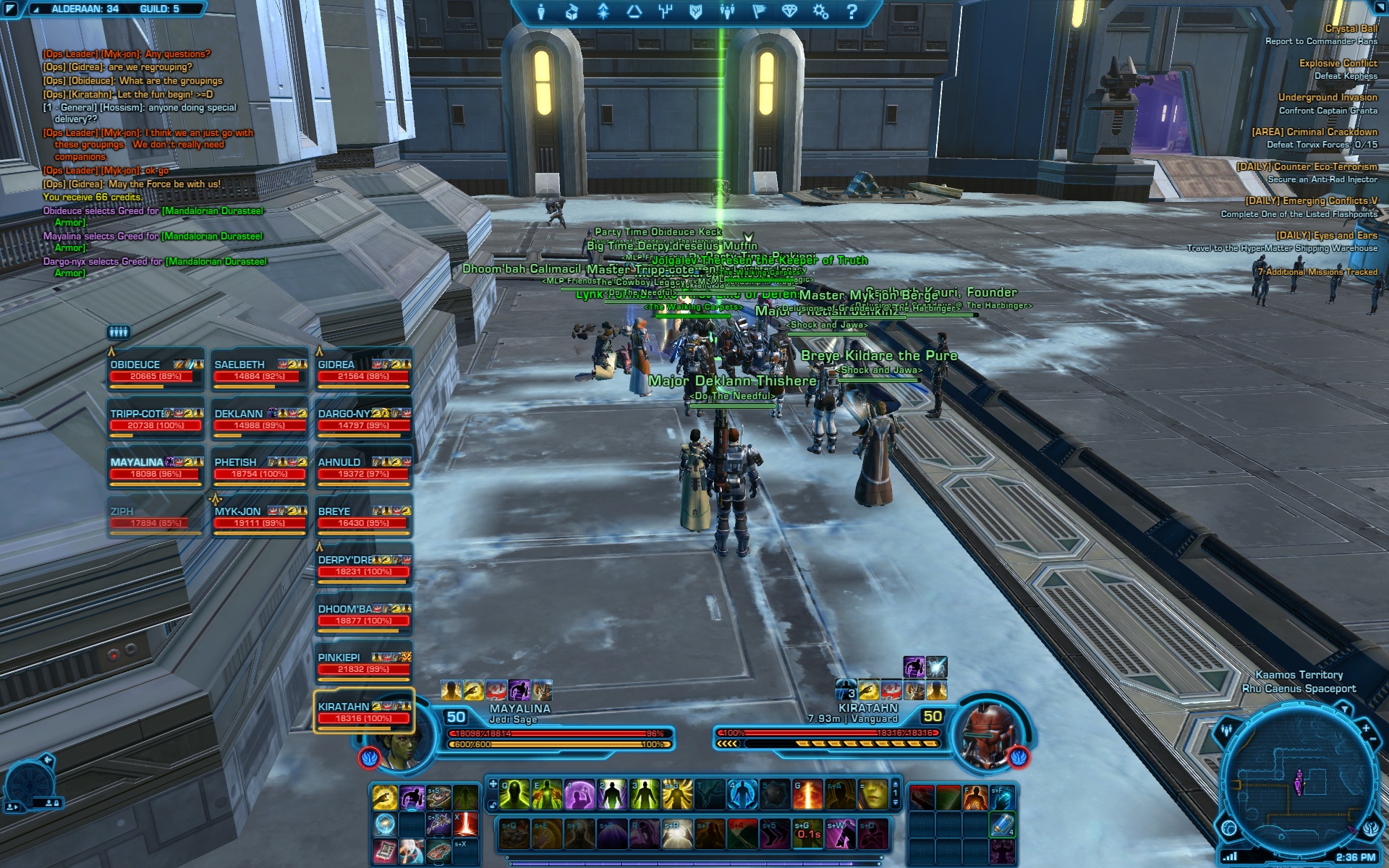The width and height of the screenshot is (1389, 868).
Task: Open the character sheet from top menu
Action: pyautogui.click(x=540, y=12)
